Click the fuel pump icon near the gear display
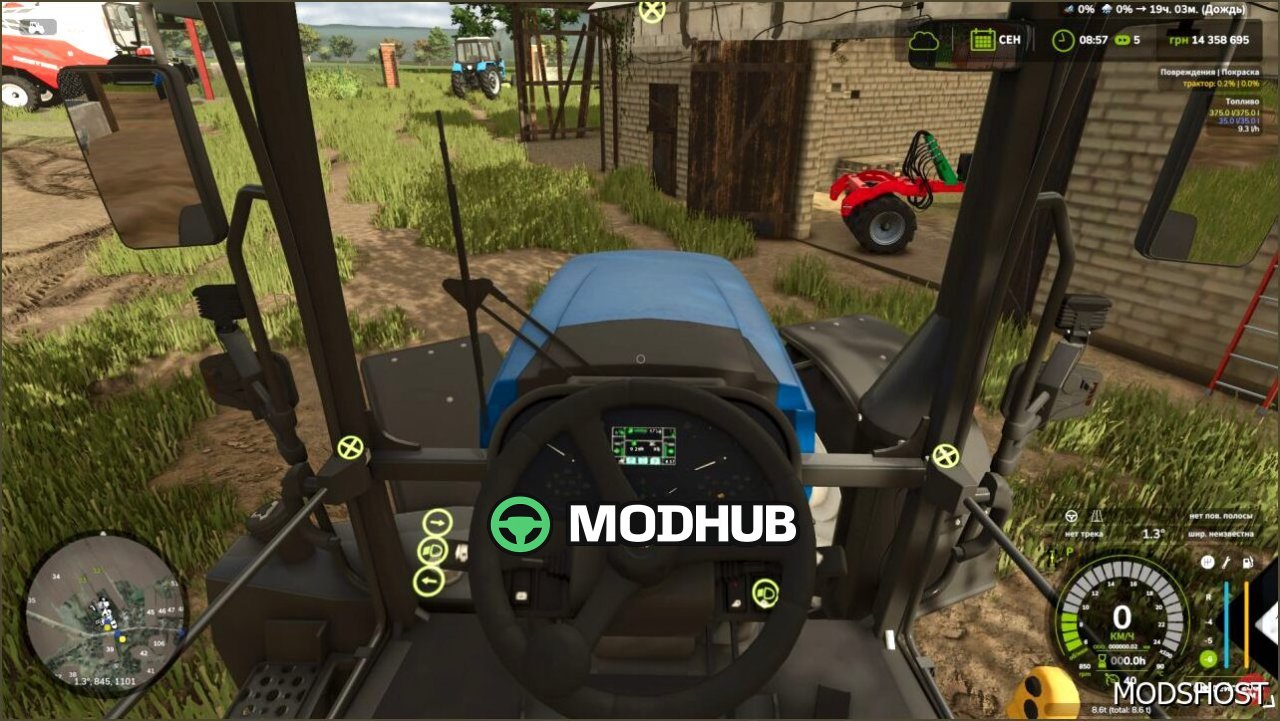 pyautogui.click(x=1247, y=563)
